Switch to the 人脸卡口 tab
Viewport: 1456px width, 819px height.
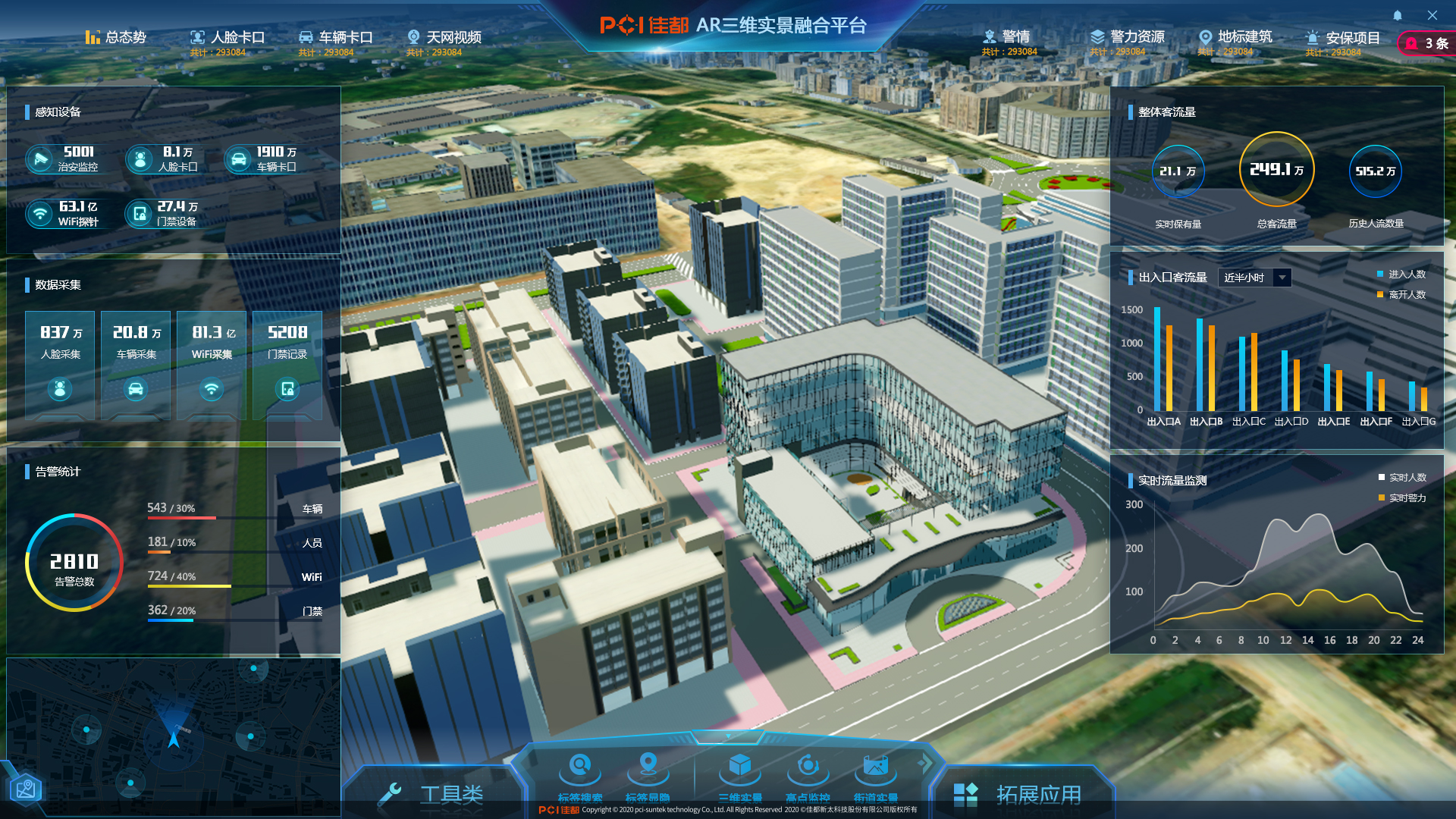(227, 37)
